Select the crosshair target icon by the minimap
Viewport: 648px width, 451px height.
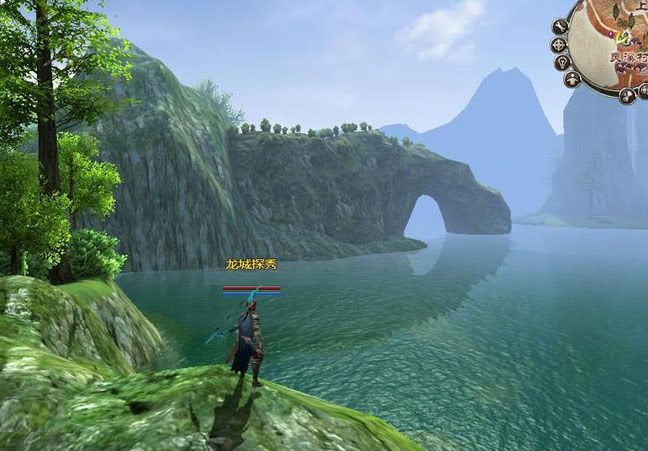pos(558,45)
